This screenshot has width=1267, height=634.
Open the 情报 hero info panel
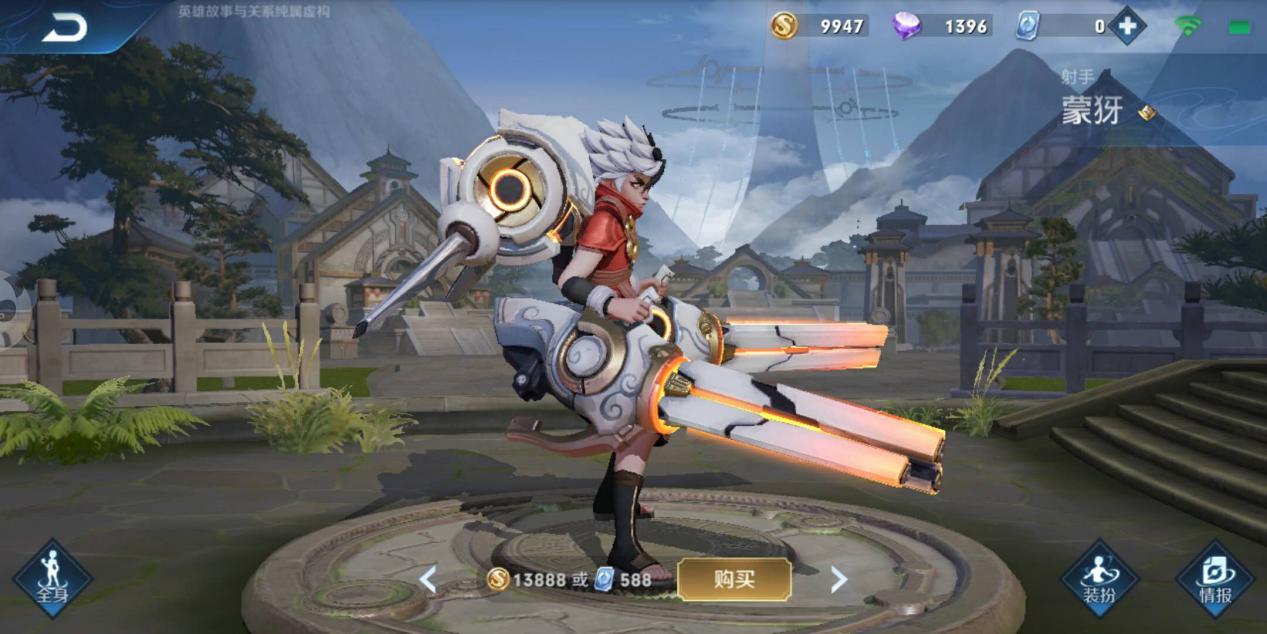1214,578
